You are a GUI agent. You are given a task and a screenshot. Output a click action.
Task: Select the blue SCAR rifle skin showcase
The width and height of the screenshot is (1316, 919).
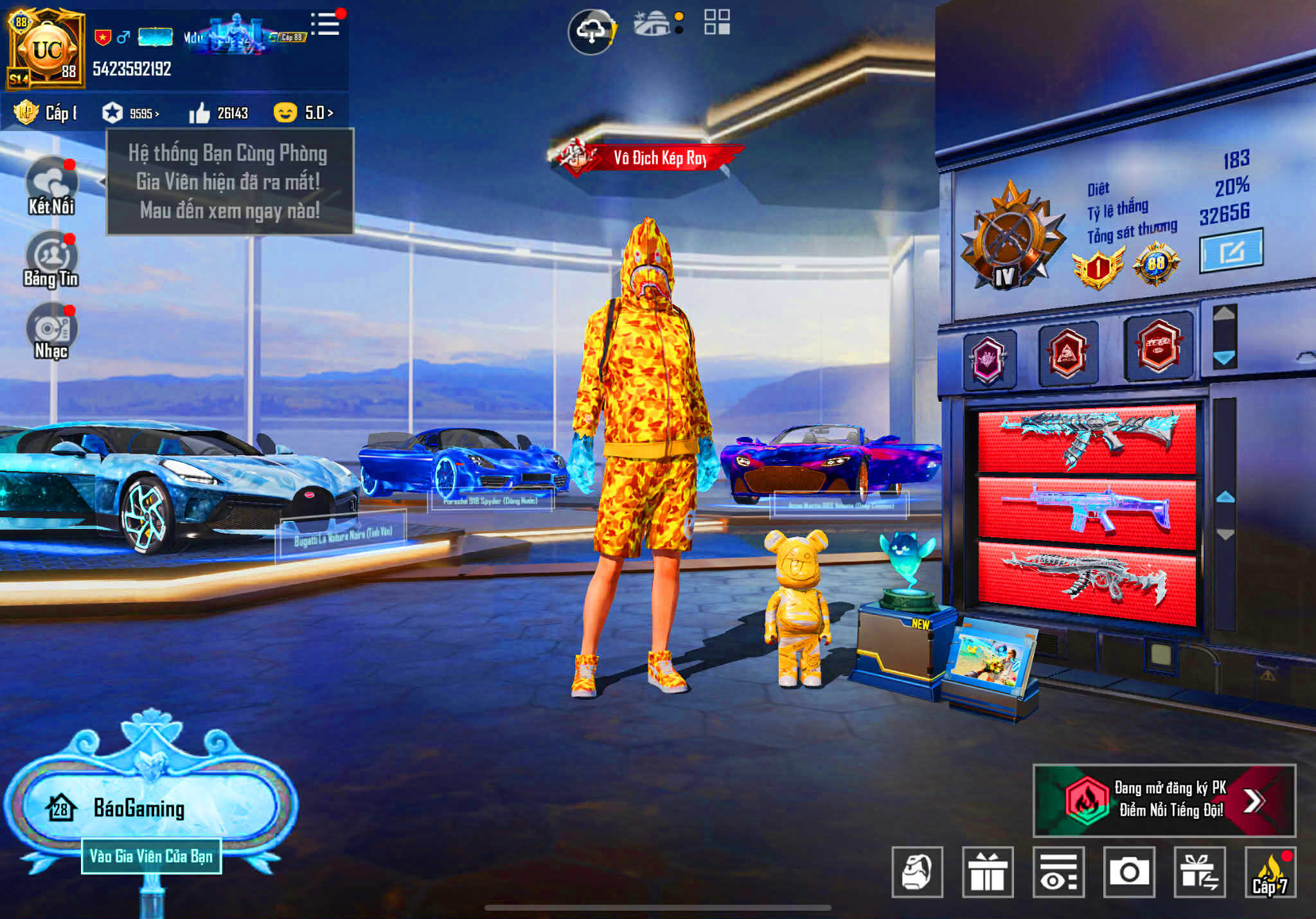[1087, 512]
